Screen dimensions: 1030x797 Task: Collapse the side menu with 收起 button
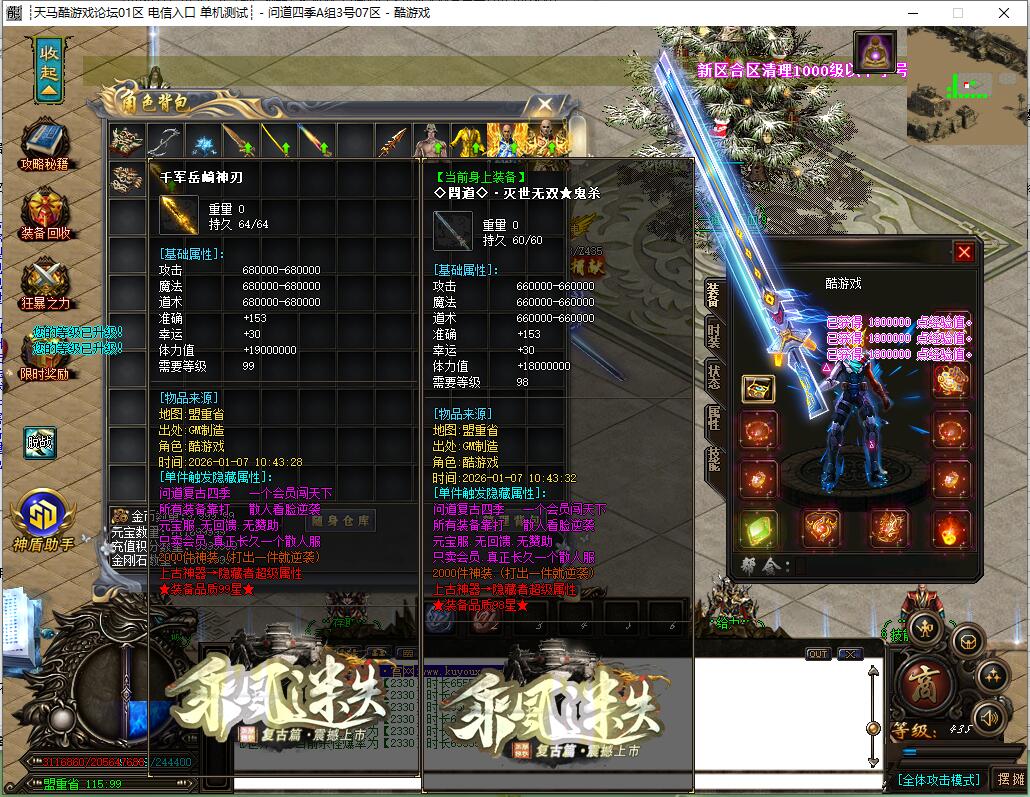click(x=49, y=70)
